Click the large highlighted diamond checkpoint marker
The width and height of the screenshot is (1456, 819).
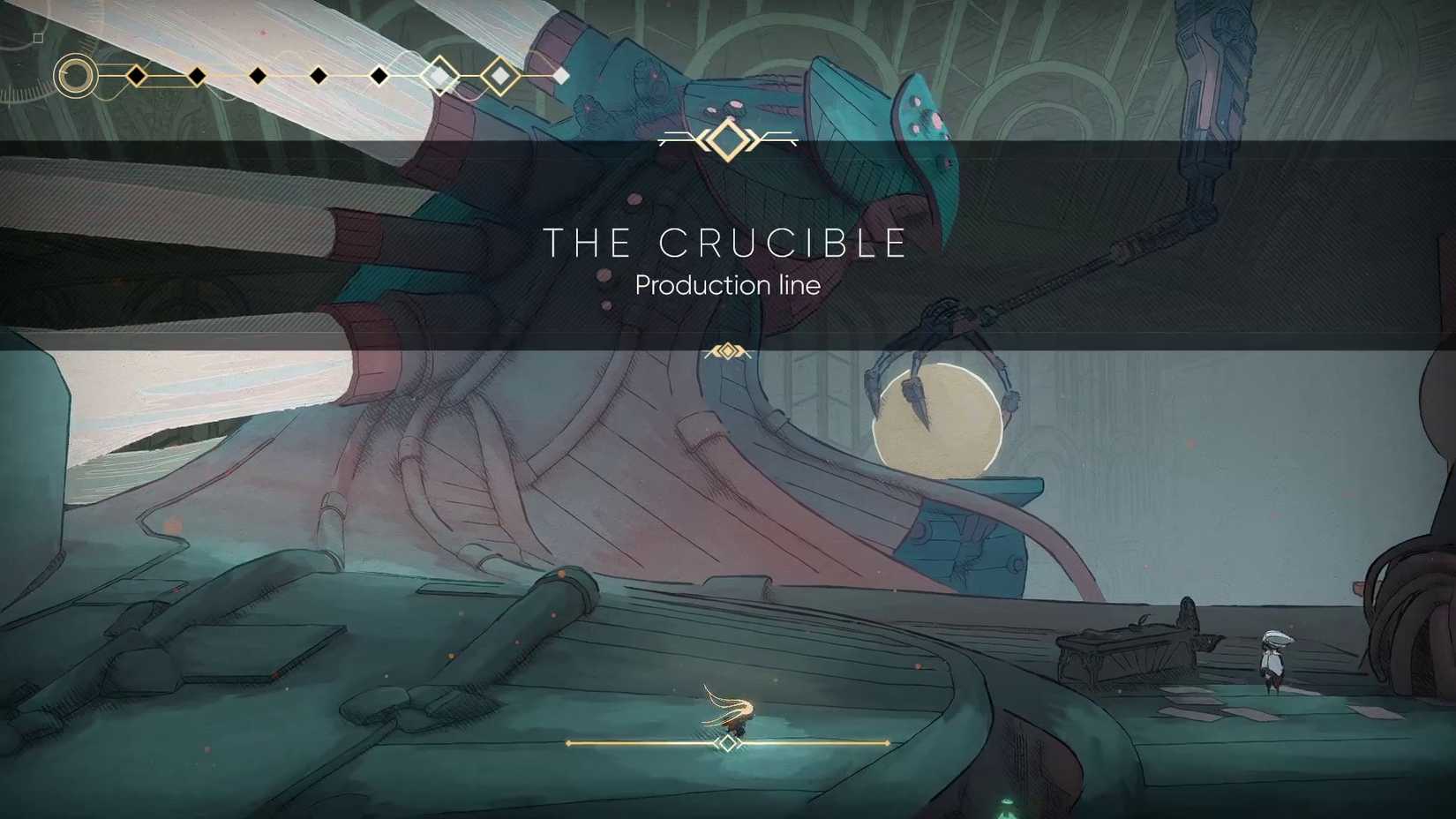tap(439, 74)
